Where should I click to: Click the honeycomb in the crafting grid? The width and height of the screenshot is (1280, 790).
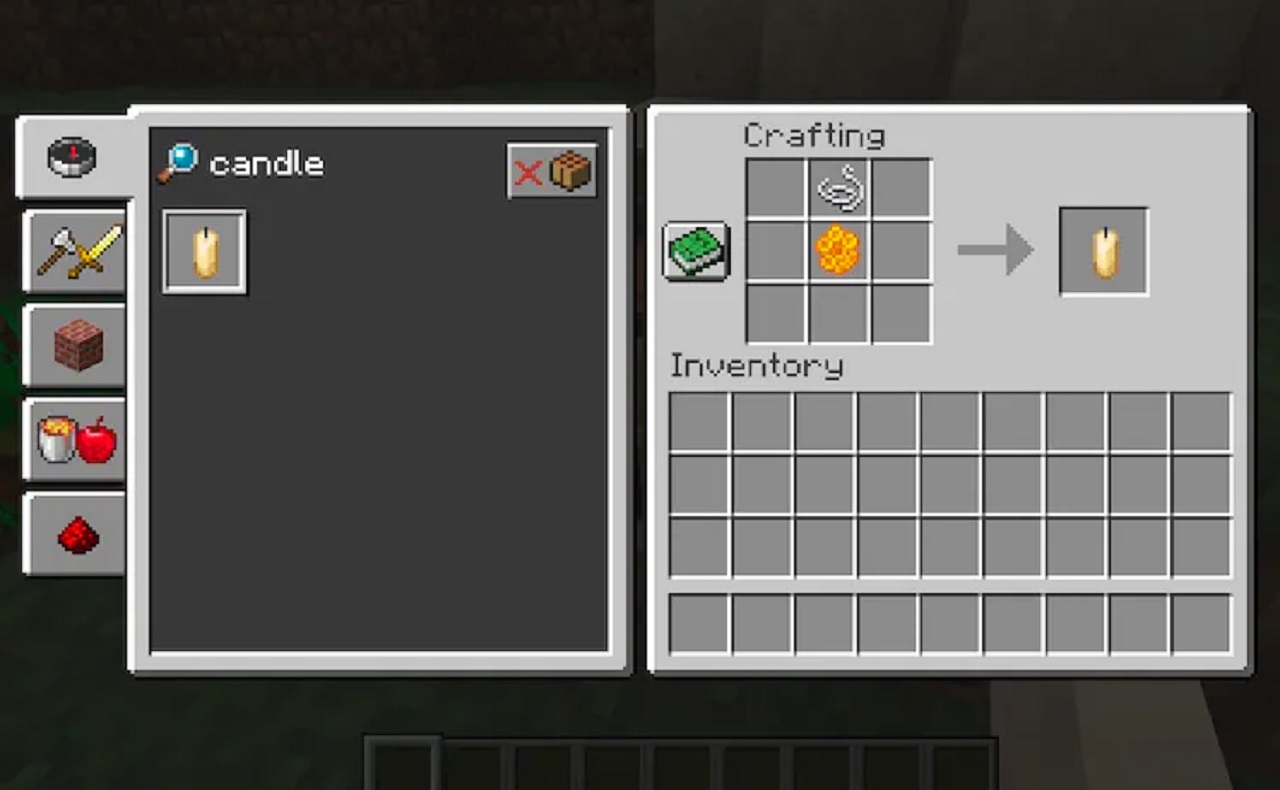(x=838, y=251)
